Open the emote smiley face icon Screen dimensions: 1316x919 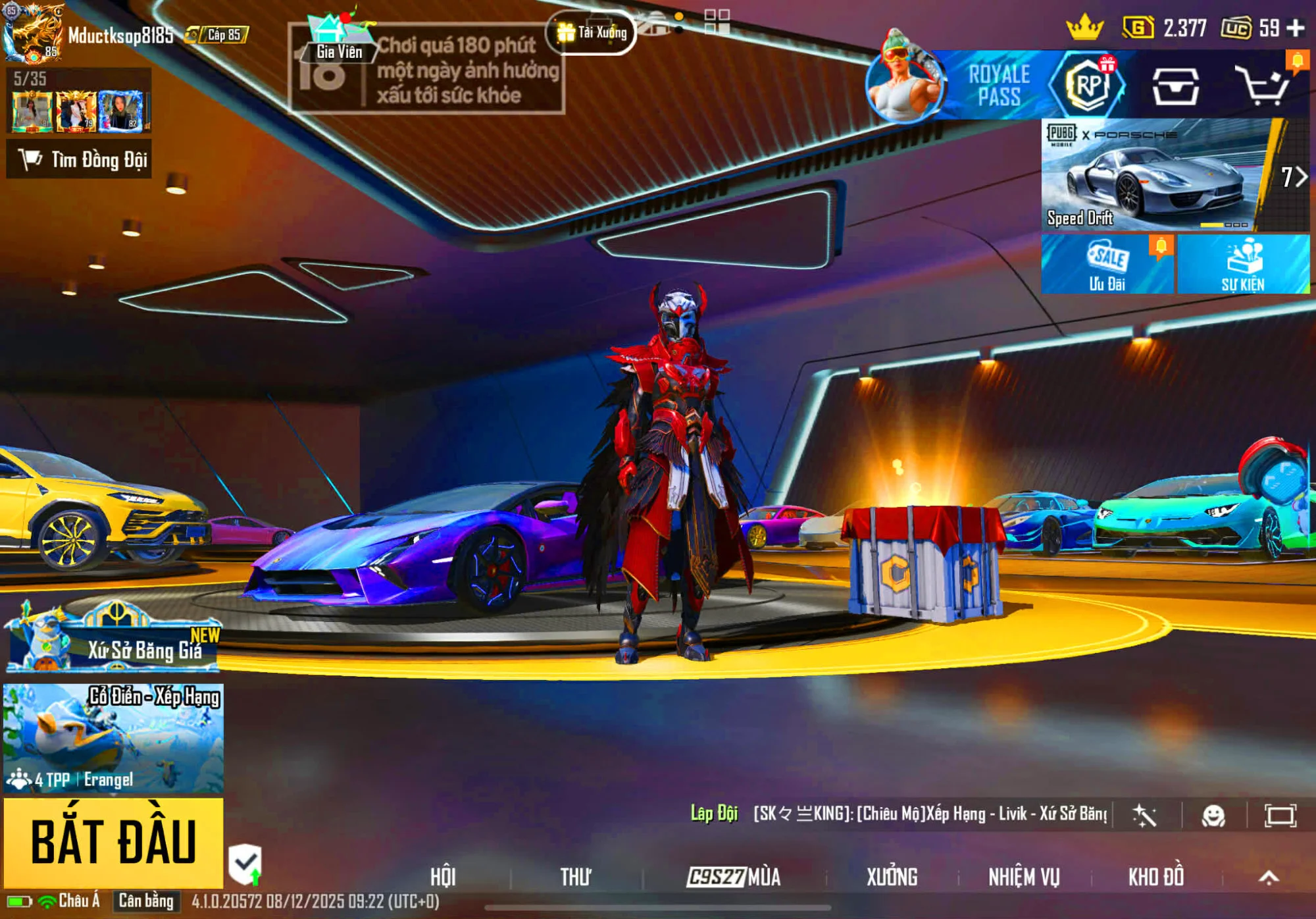(1213, 816)
